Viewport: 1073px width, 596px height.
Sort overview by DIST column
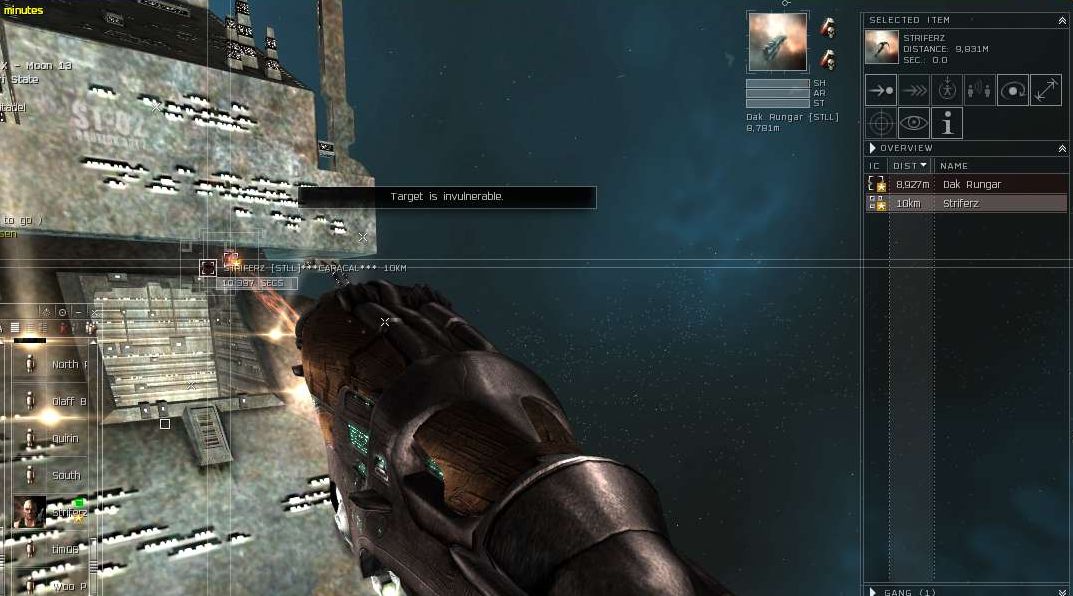click(910, 166)
